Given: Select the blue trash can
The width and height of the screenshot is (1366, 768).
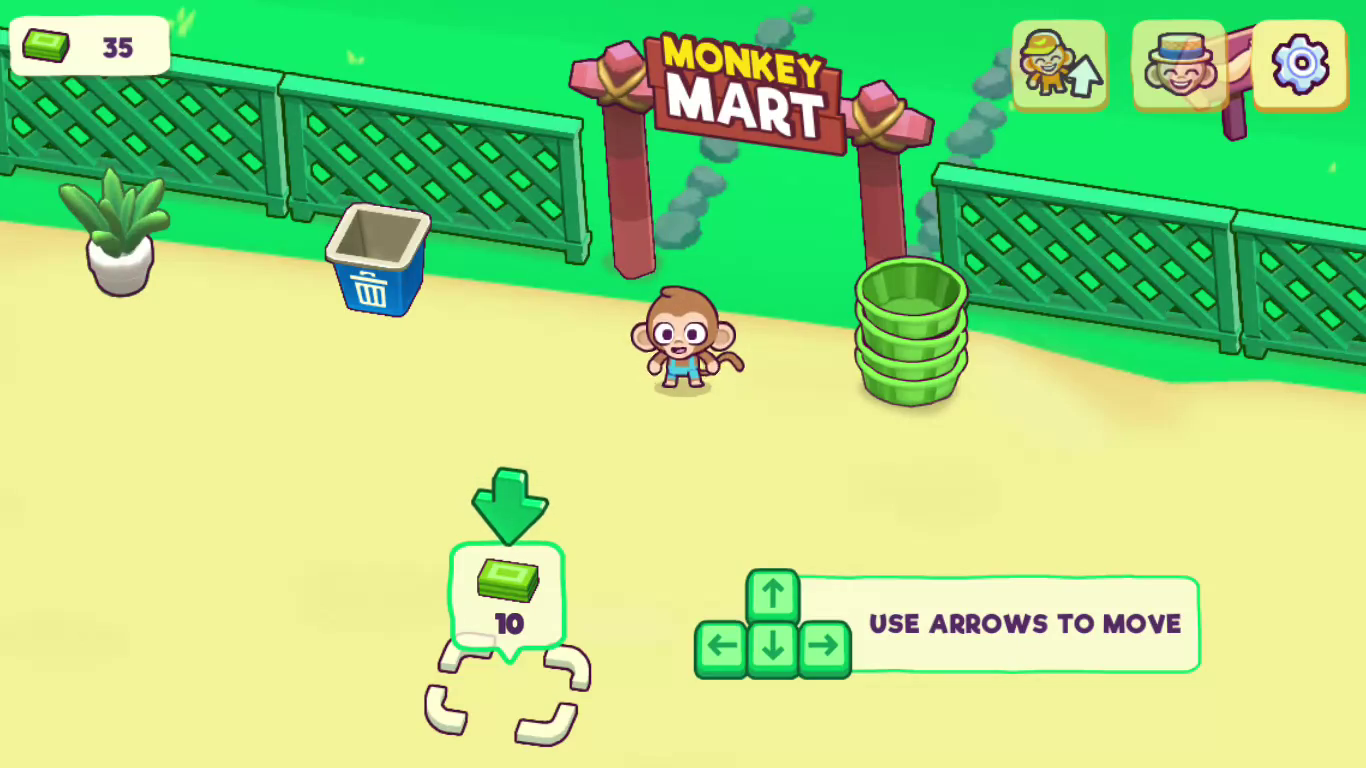Looking at the screenshot, I should point(377,262).
